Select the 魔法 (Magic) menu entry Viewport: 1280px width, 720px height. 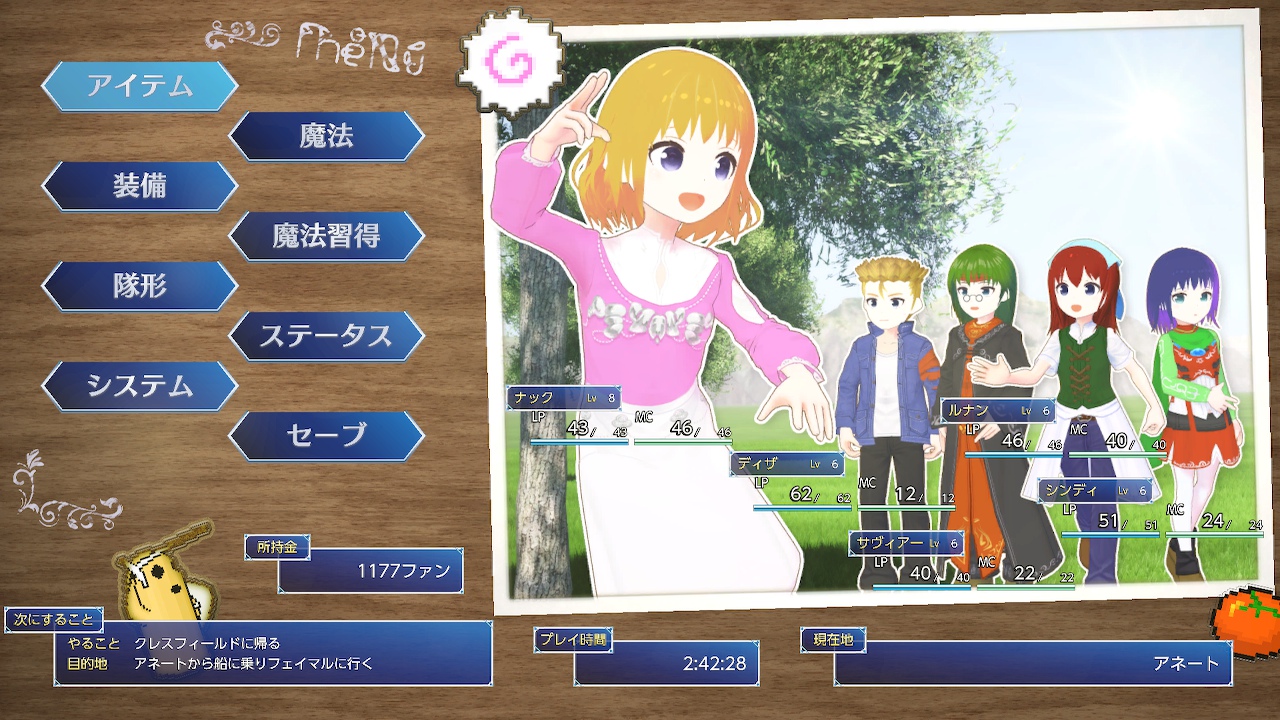point(326,136)
